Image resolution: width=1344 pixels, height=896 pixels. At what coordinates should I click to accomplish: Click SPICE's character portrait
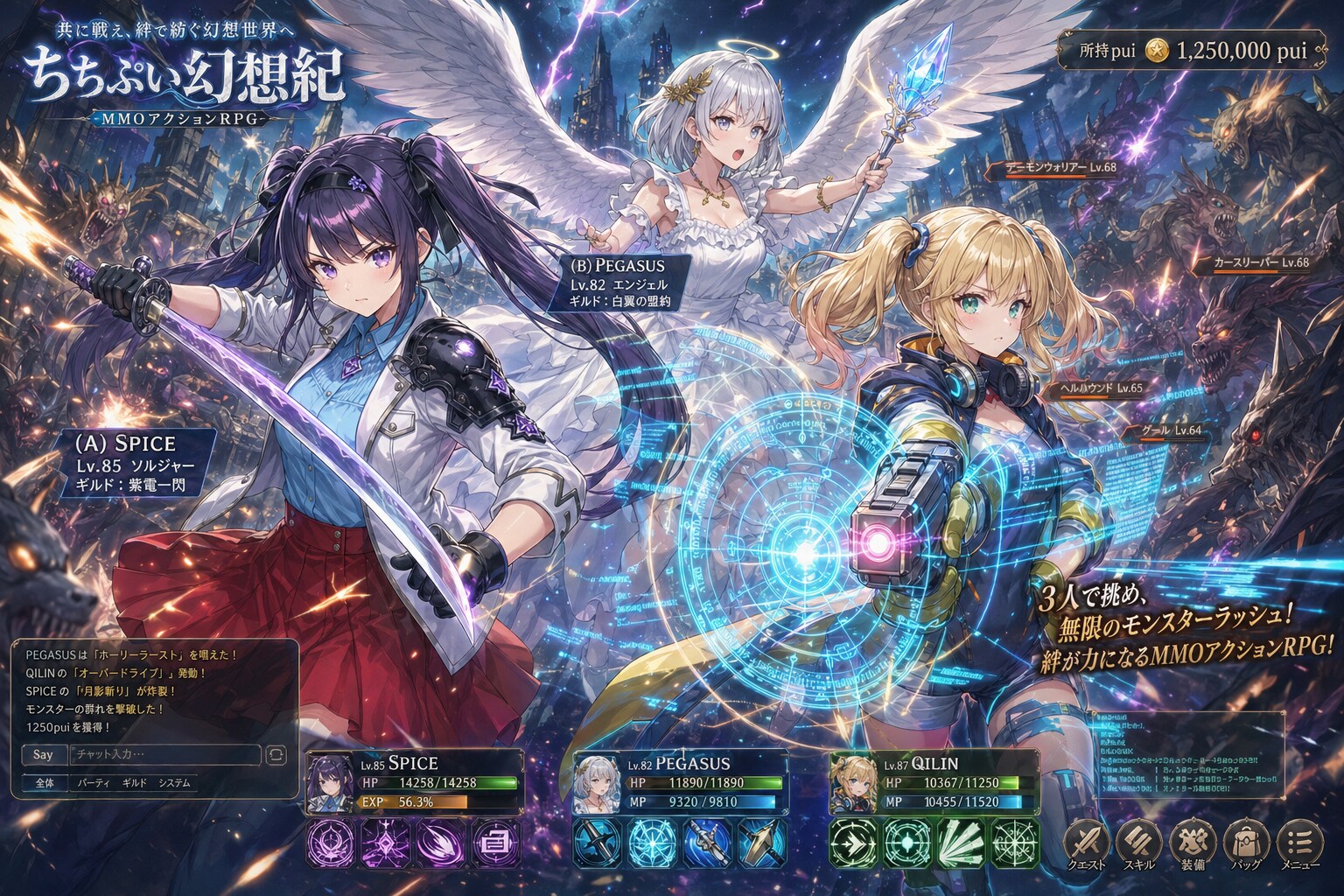(331, 783)
